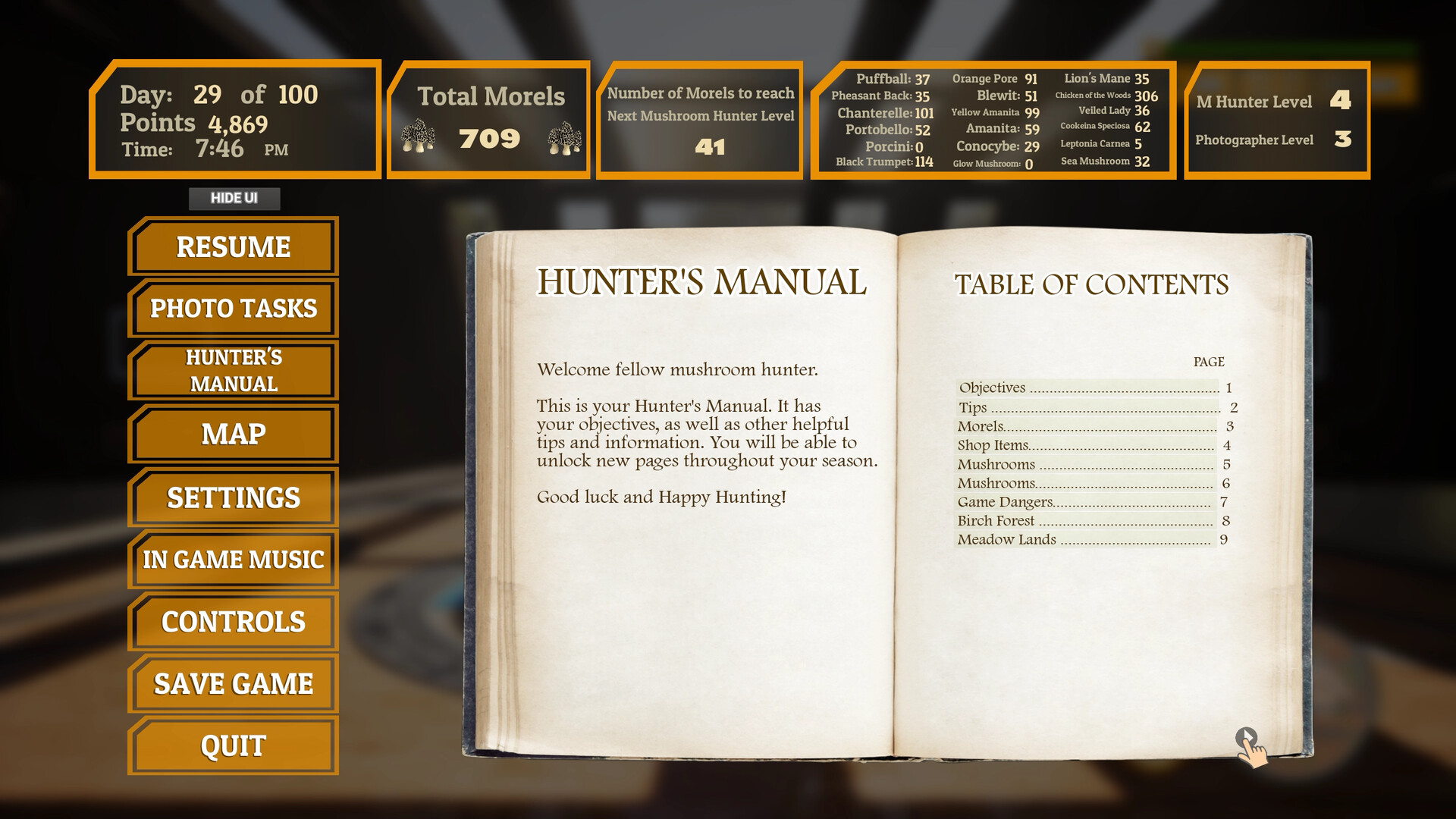Click the right morel icon beside Total Morels

(x=563, y=136)
